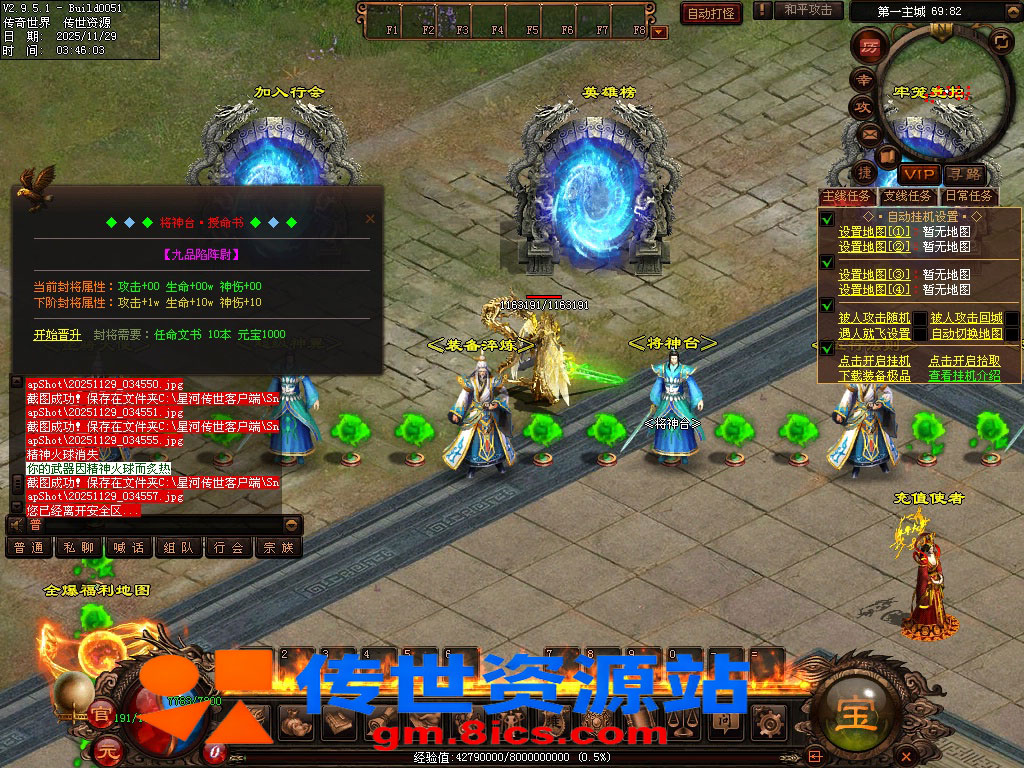Switch to the 支线任务 tab

[909, 196]
